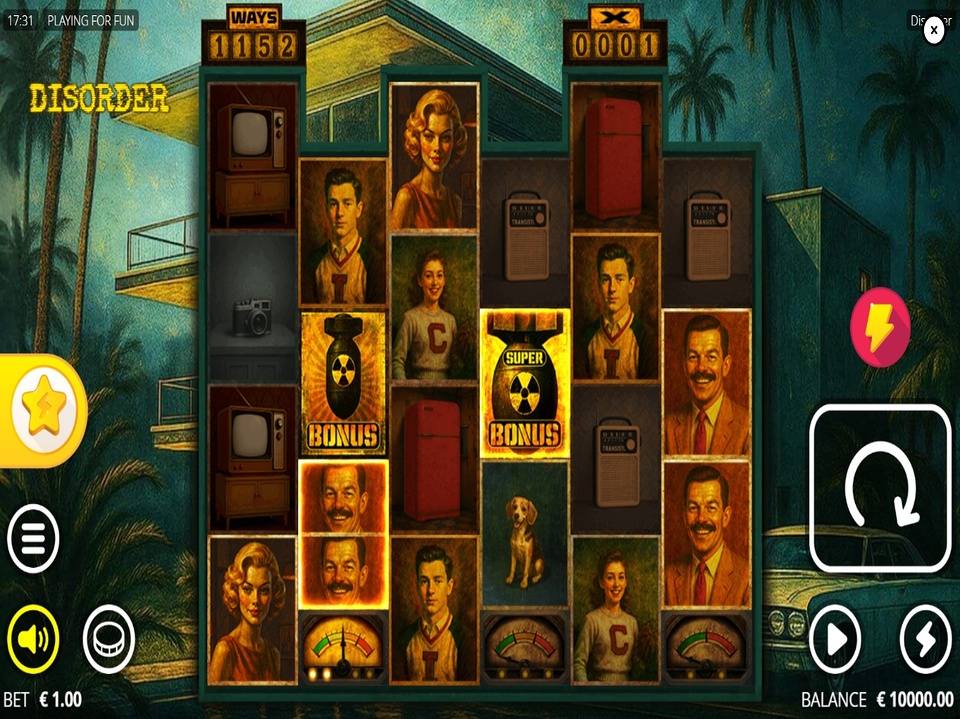The width and height of the screenshot is (960, 719).
Task: Open the bet coin selector
Action: 108,637
